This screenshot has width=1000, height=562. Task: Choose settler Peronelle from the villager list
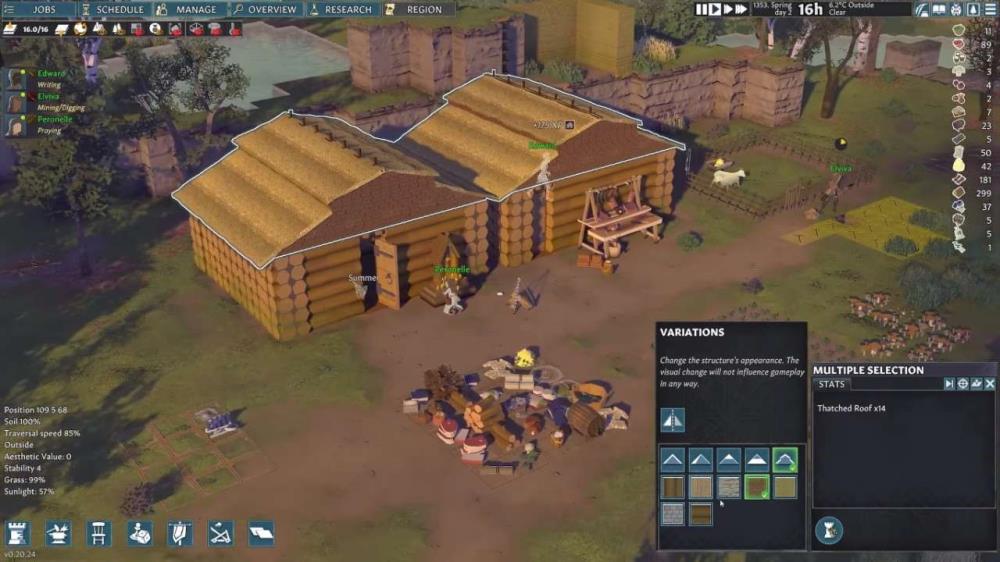[54, 119]
